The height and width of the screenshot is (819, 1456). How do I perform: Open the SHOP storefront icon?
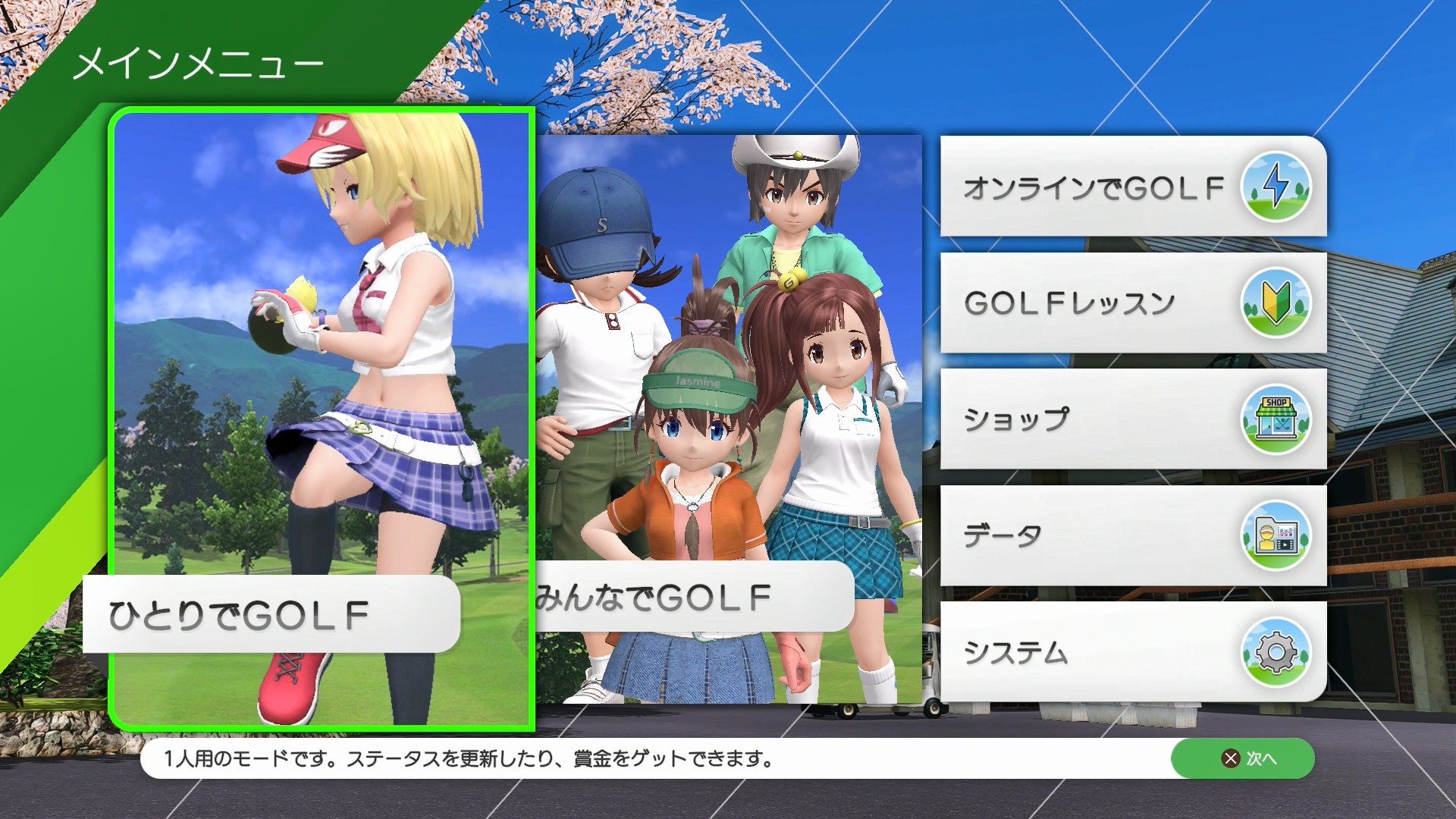tap(1278, 419)
